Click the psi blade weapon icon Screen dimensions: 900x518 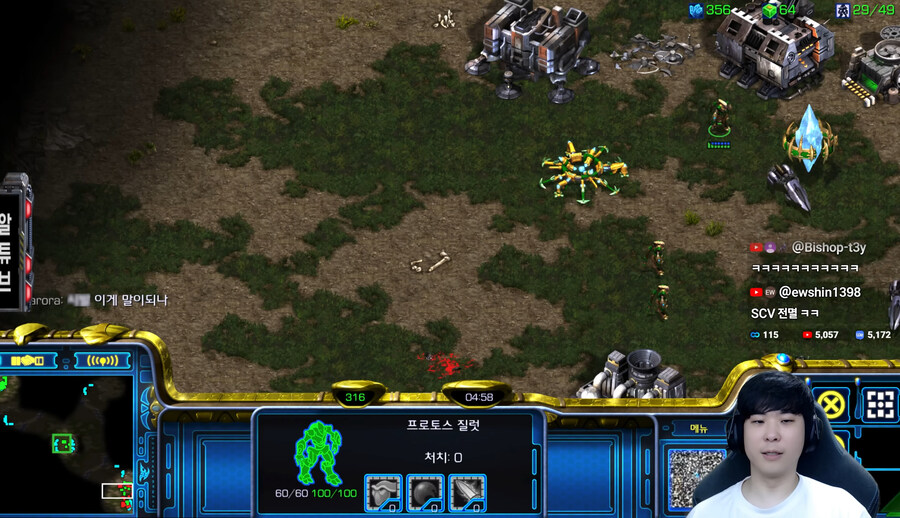pos(467,492)
